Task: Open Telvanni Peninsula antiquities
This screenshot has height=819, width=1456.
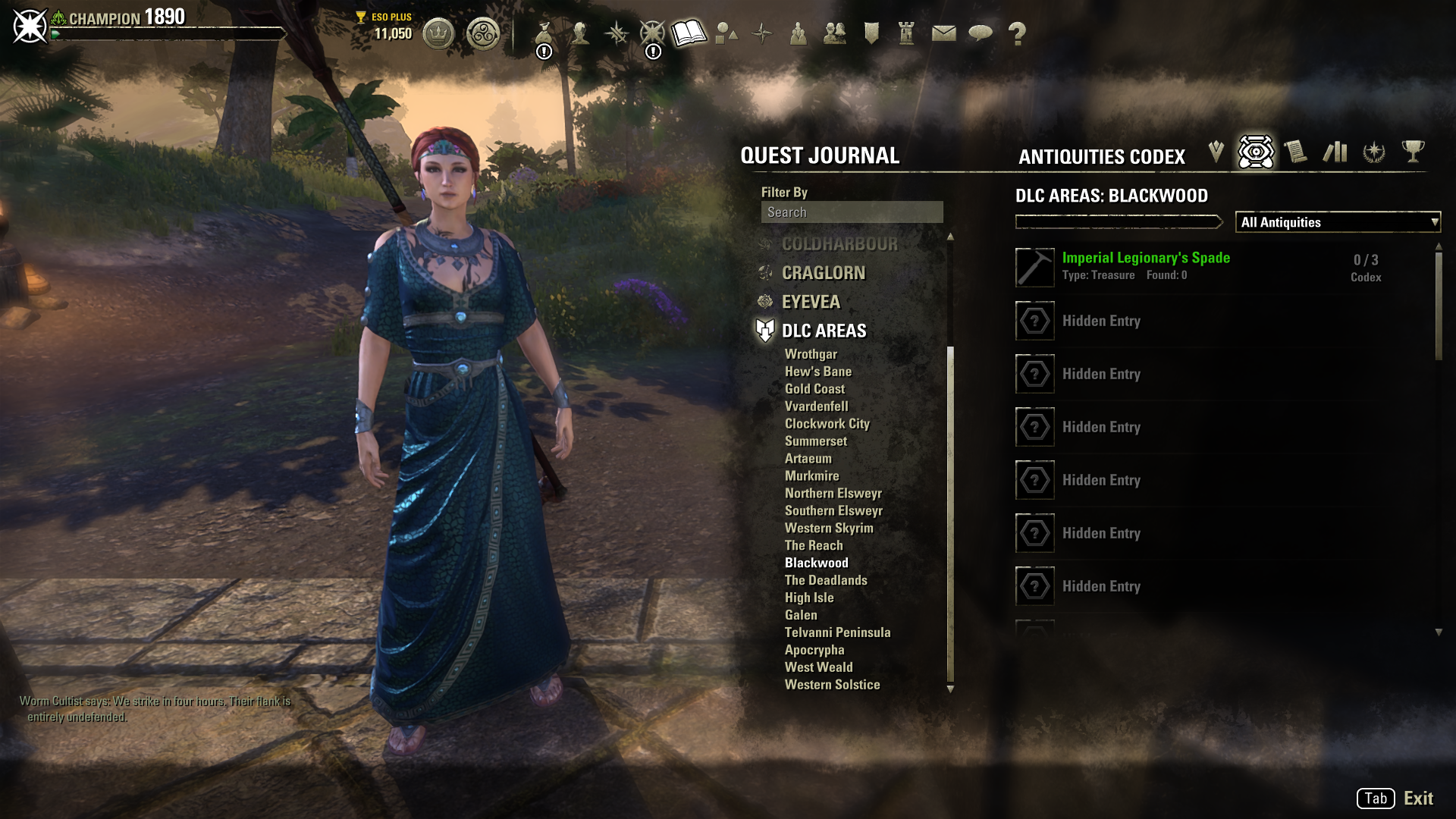Action: [837, 632]
